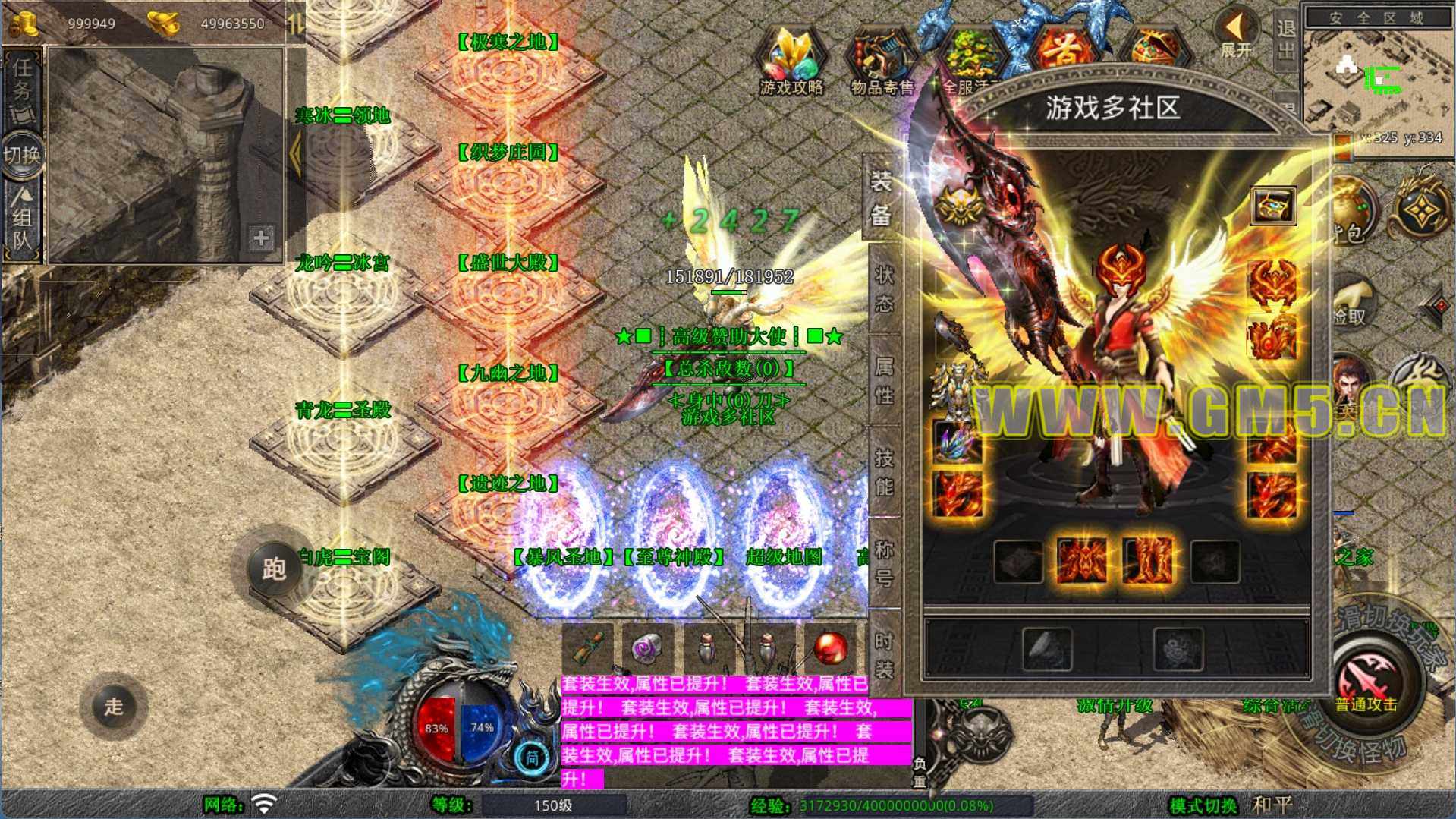Use the red orb hotbar item

pyautogui.click(x=830, y=649)
